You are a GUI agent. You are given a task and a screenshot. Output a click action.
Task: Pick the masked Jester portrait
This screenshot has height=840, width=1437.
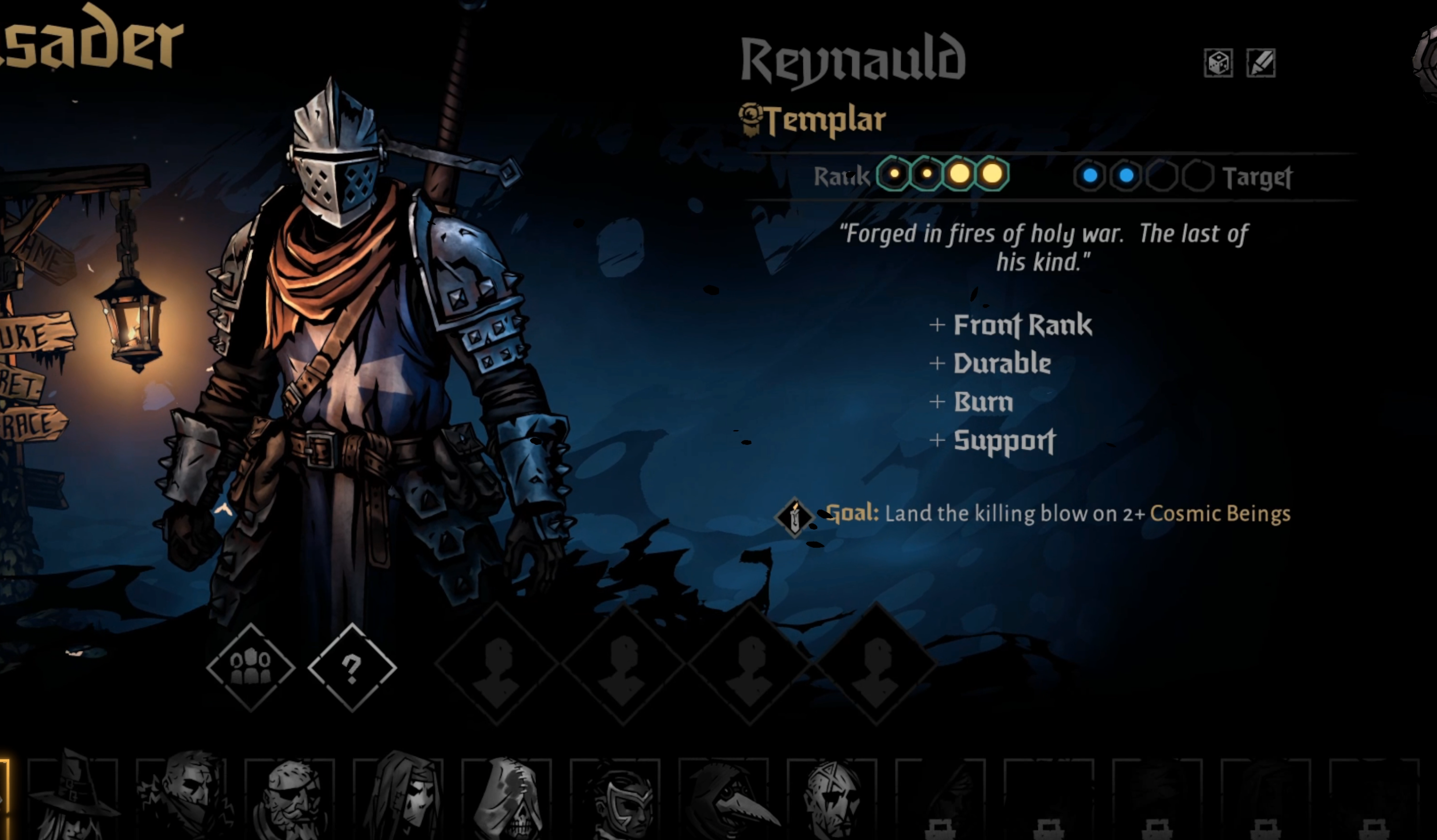pyautogui.click(x=615, y=798)
